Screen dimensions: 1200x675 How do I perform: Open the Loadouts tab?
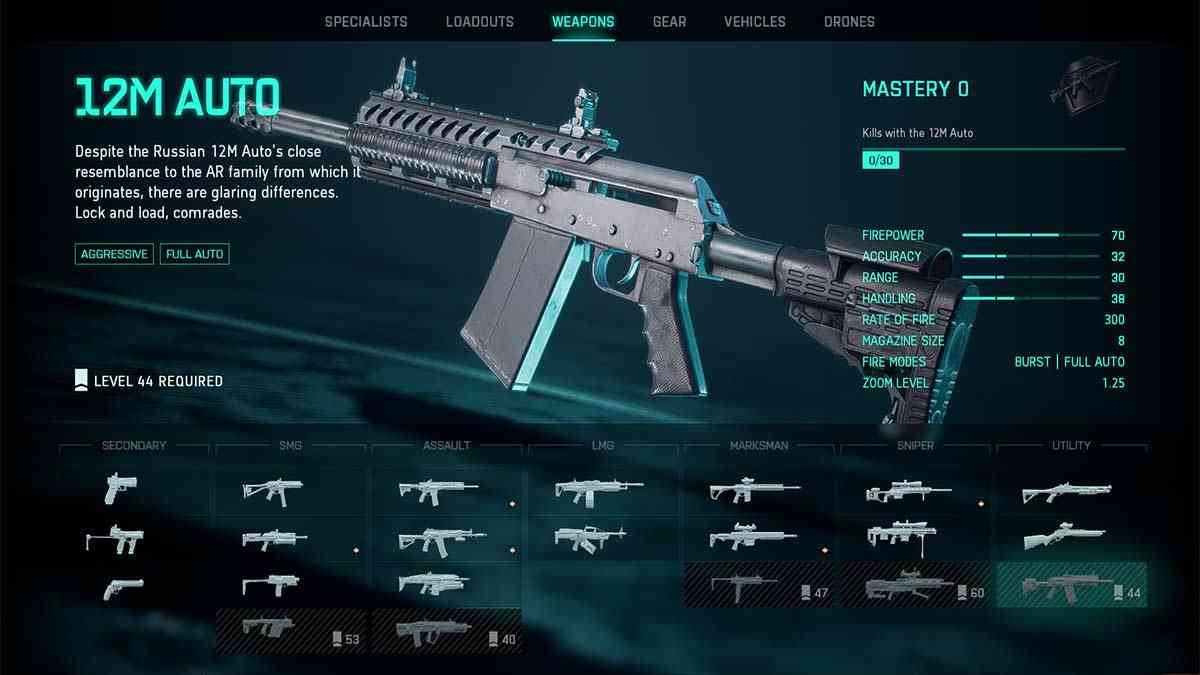click(479, 21)
